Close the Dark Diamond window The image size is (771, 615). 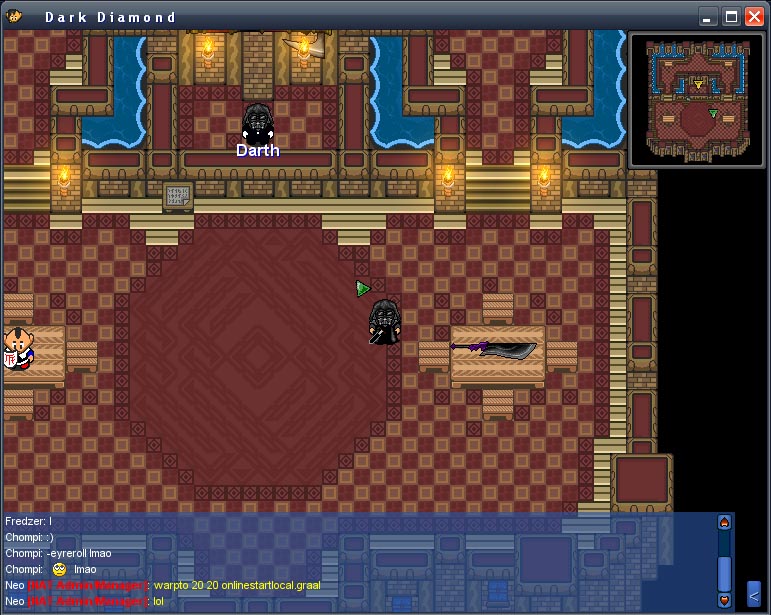pos(753,17)
